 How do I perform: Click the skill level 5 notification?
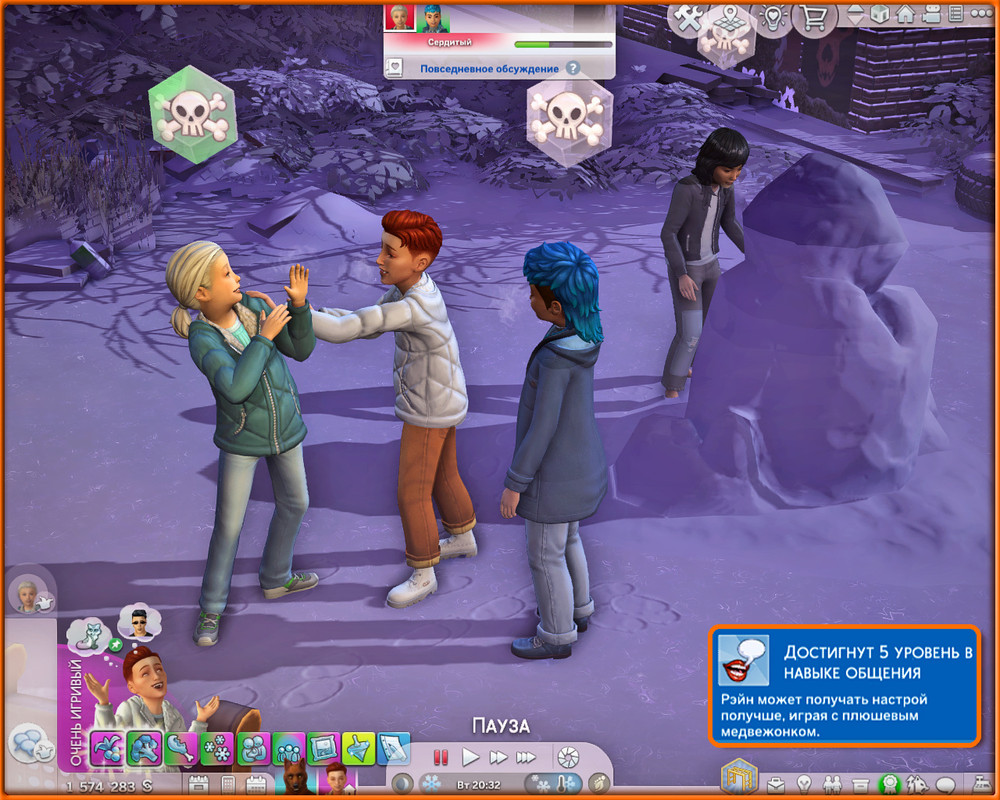coord(845,686)
